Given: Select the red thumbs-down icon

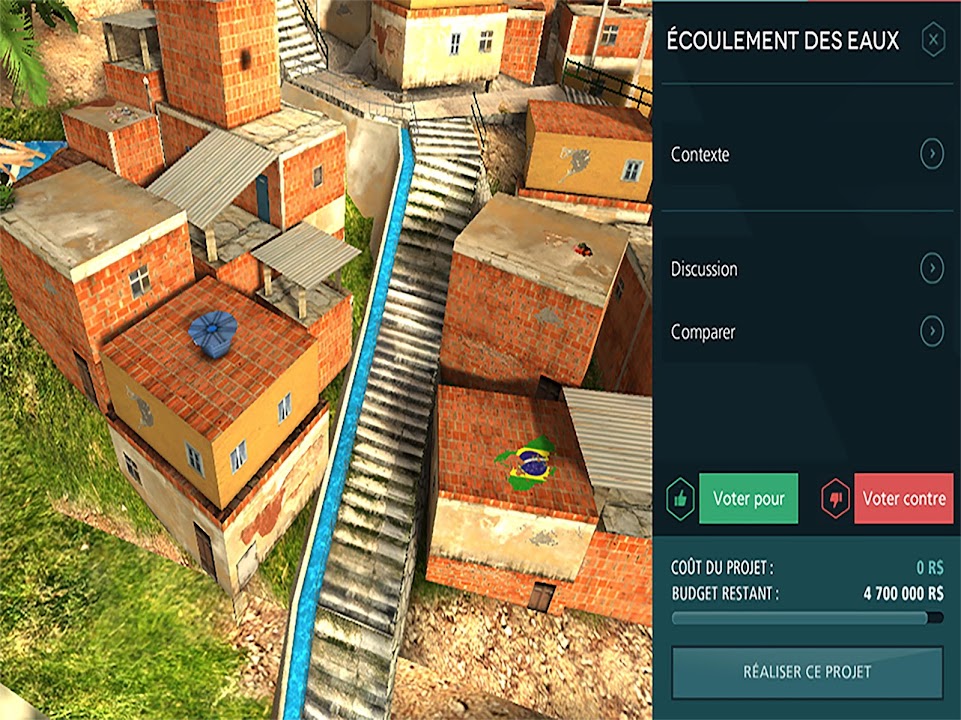Looking at the screenshot, I should pyautogui.click(x=835, y=498).
